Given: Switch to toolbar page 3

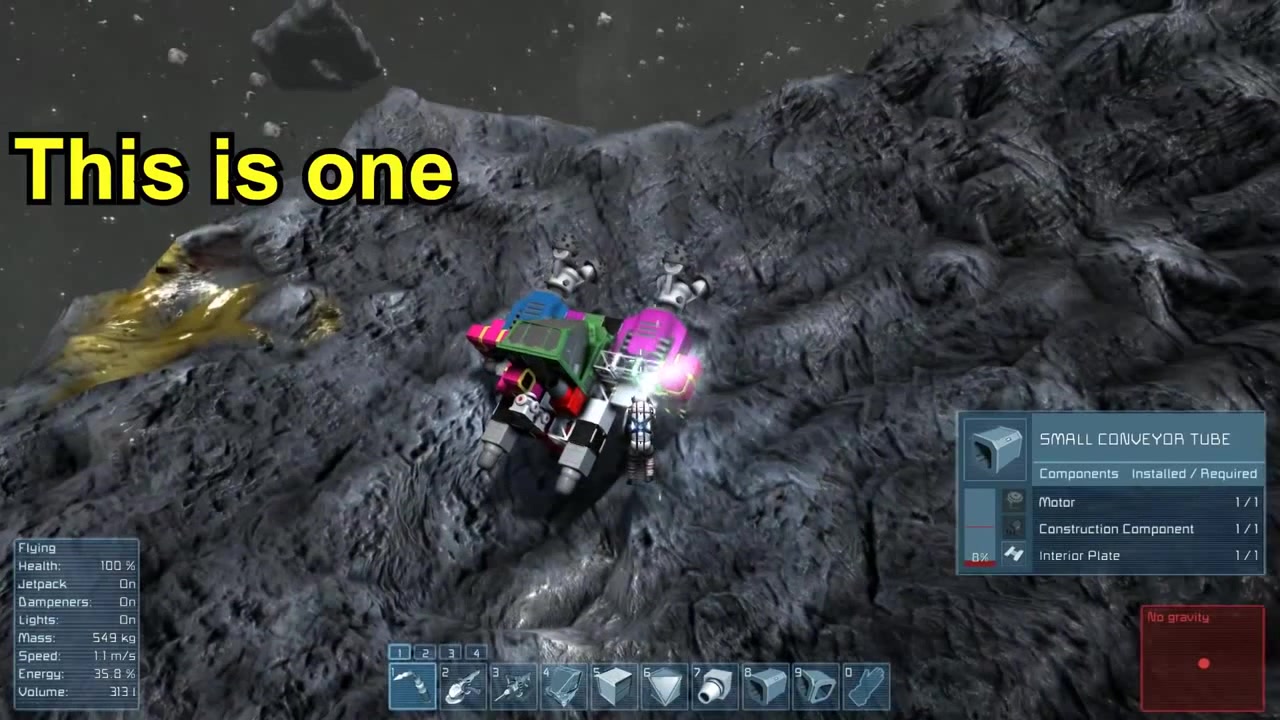Looking at the screenshot, I should [x=451, y=653].
